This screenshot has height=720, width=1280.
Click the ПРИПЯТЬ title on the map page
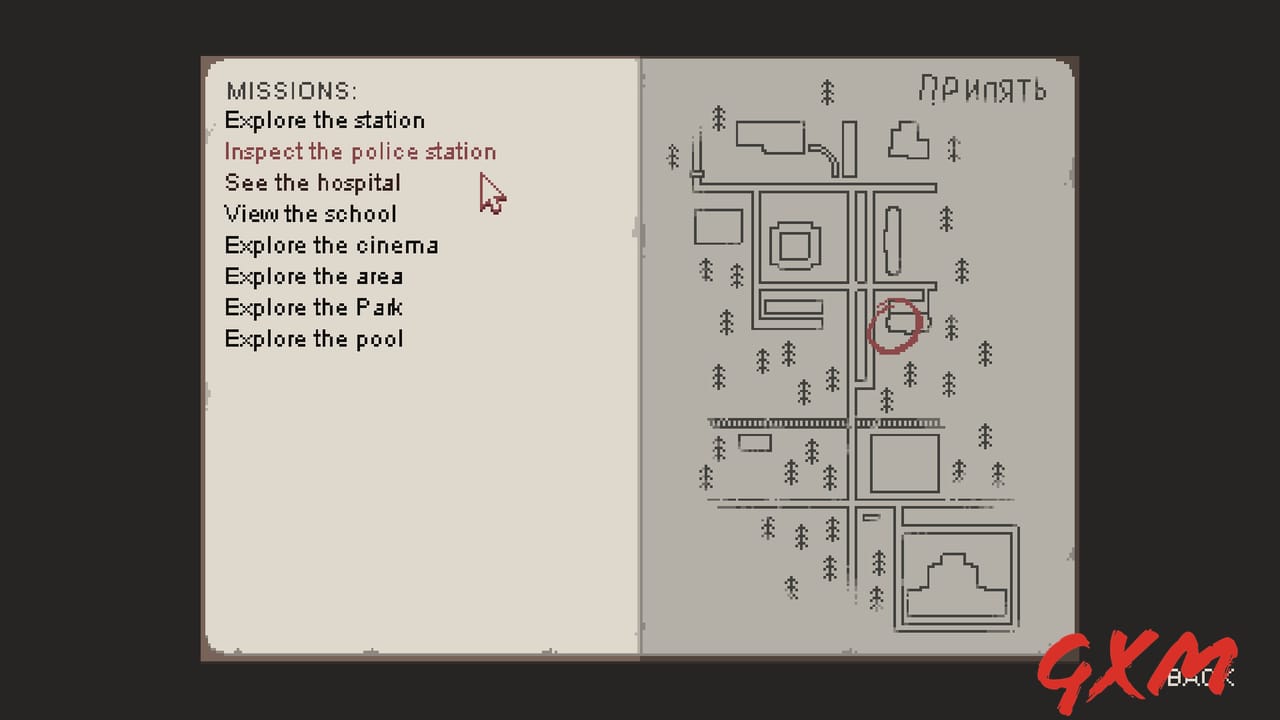click(983, 90)
